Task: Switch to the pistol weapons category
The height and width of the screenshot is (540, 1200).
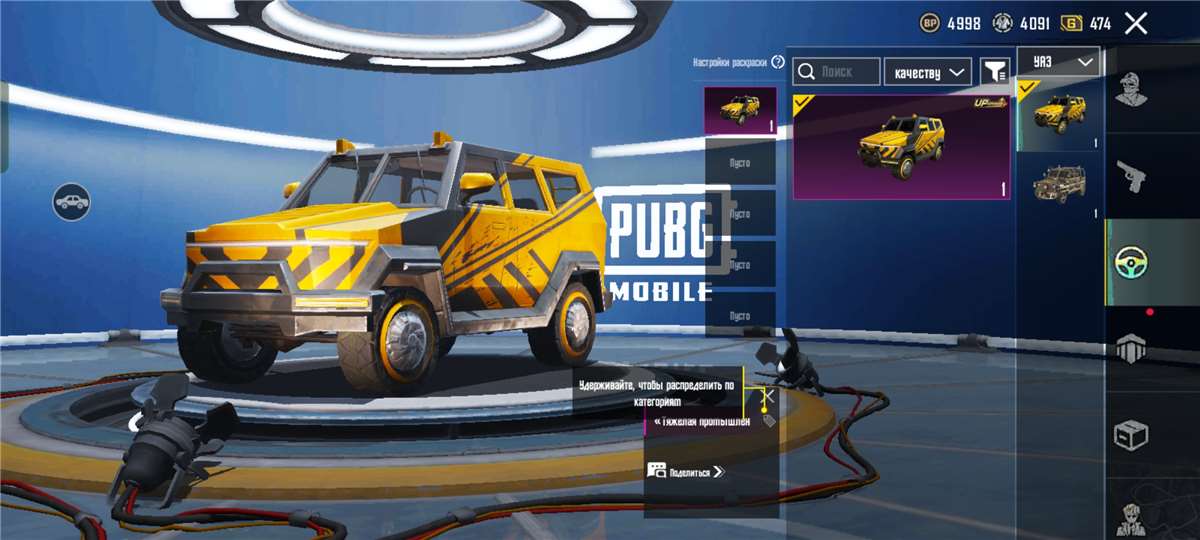Action: (1131, 176)
